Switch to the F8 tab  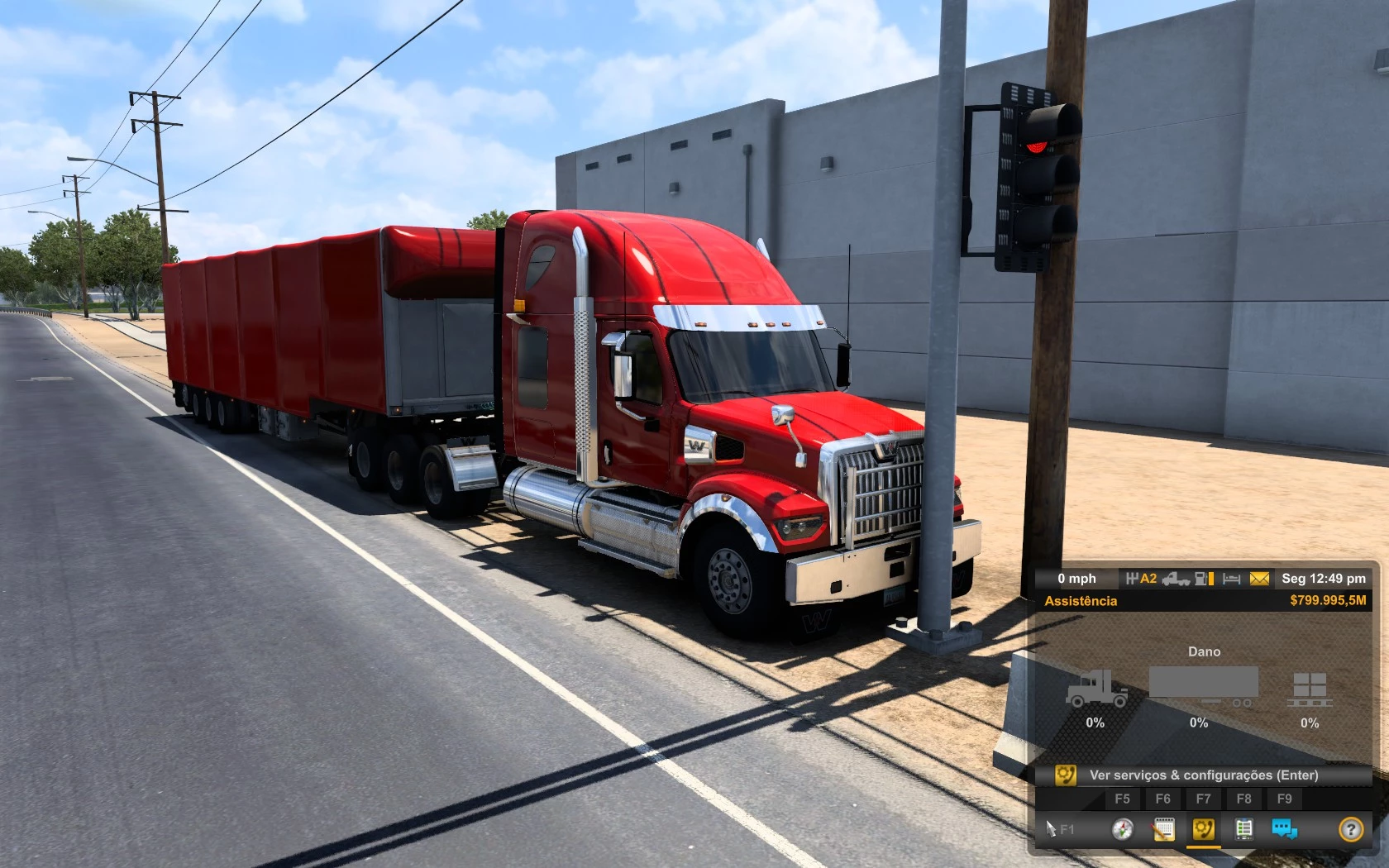1245,799
